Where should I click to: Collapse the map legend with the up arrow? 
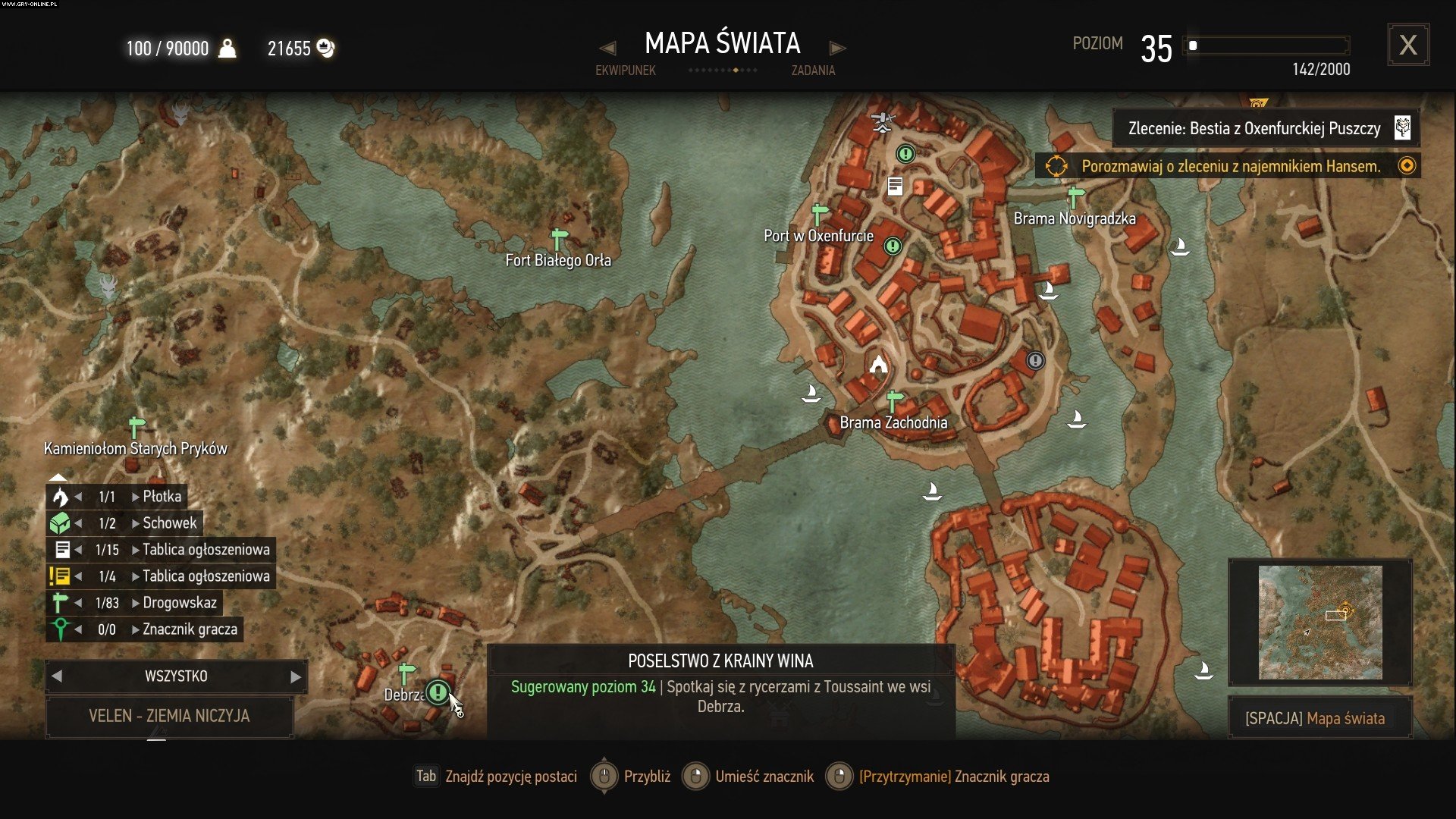[x=58, y=477]
